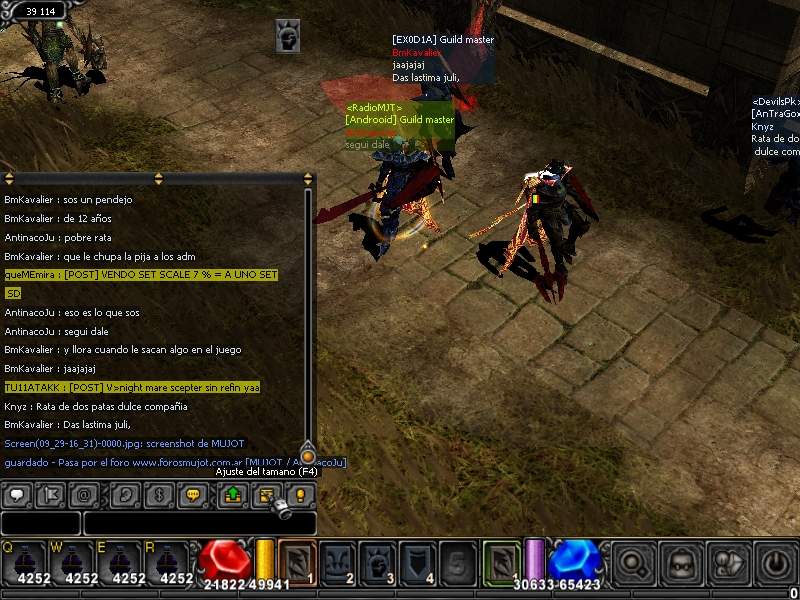Click the dollar sign chat button
This screenshot has width=800, height=600.
pos(159,495)
